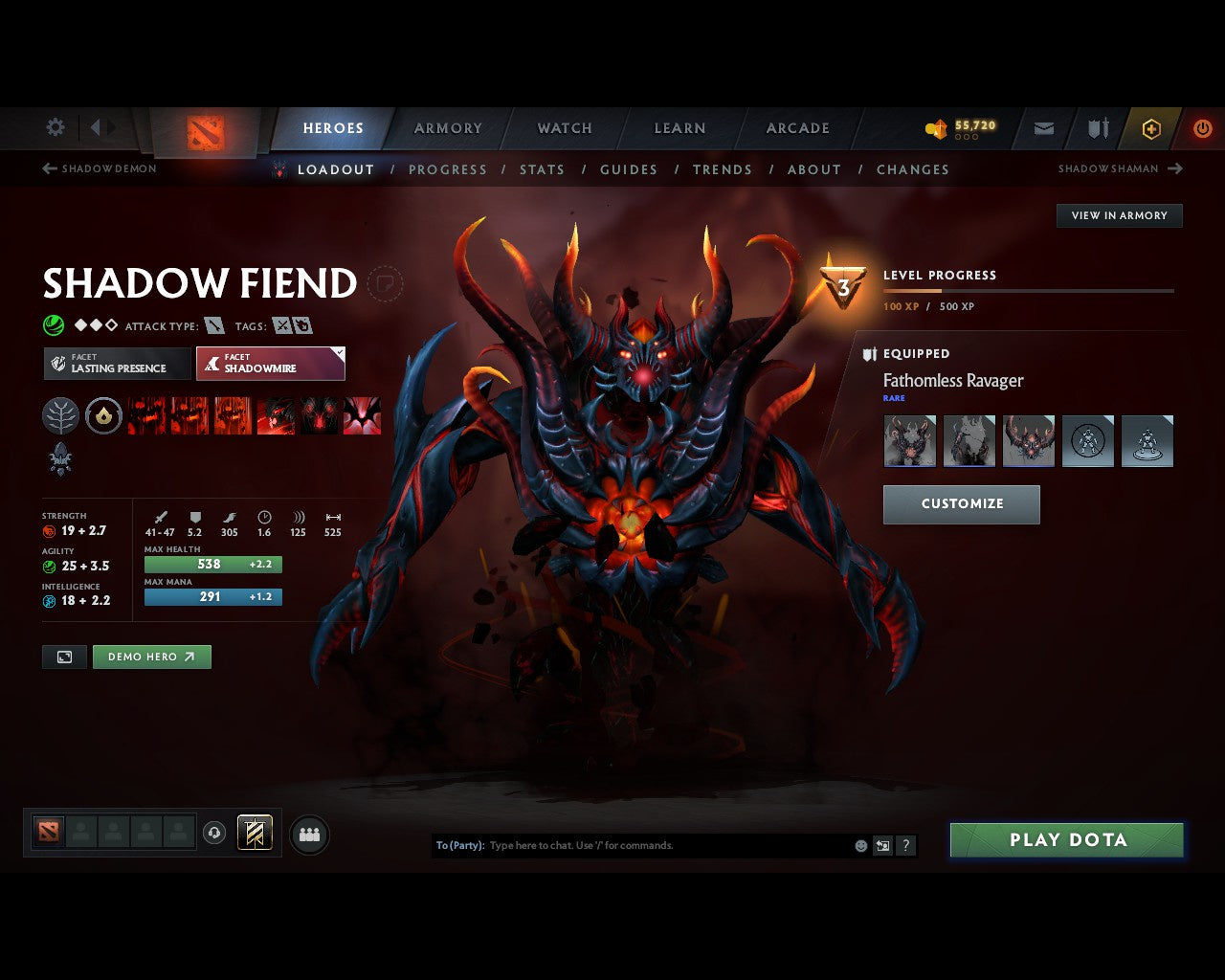Open the ARCADE menu item
The height and width of the screenshot is (980, 1225).
pos(796,128)
